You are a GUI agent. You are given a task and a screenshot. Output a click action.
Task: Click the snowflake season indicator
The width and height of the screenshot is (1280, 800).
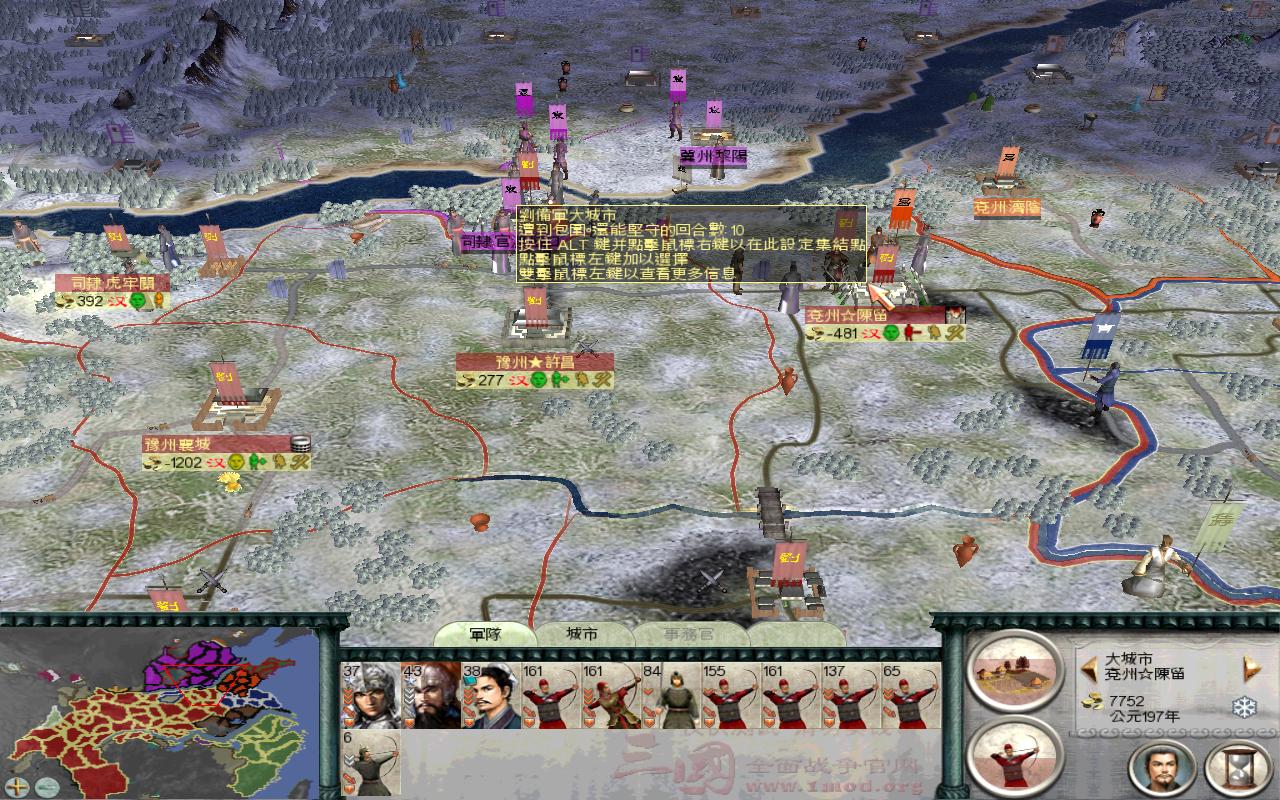pyautogui.click(x=1240, y=706)
